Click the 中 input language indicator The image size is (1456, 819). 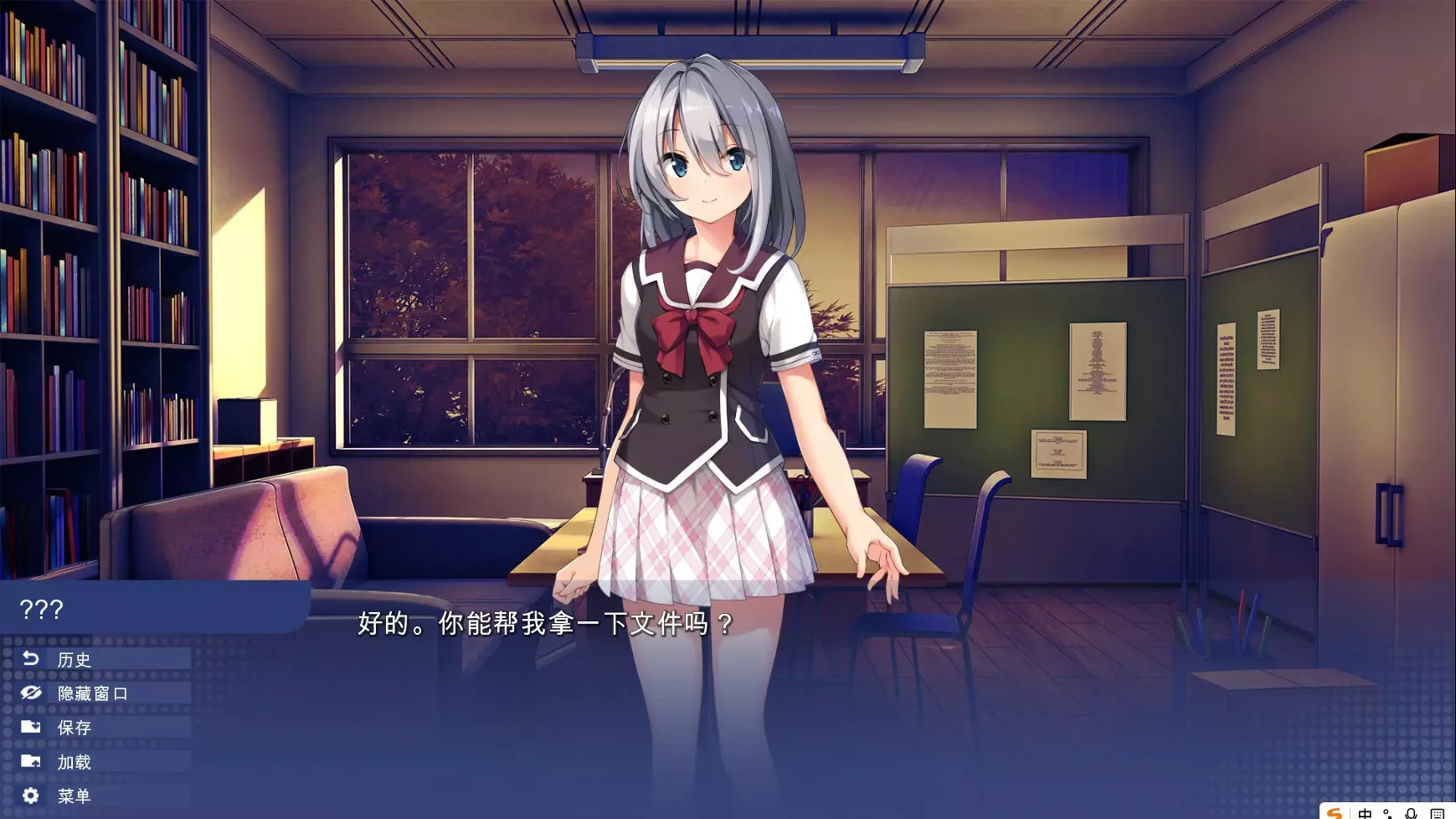point(1366,813)
